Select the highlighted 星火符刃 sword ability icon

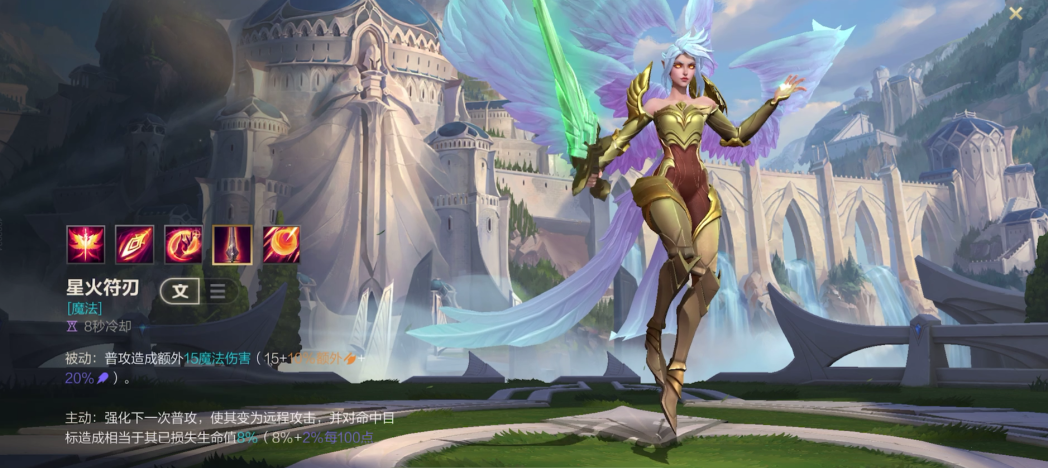click(x=232, y=245)
